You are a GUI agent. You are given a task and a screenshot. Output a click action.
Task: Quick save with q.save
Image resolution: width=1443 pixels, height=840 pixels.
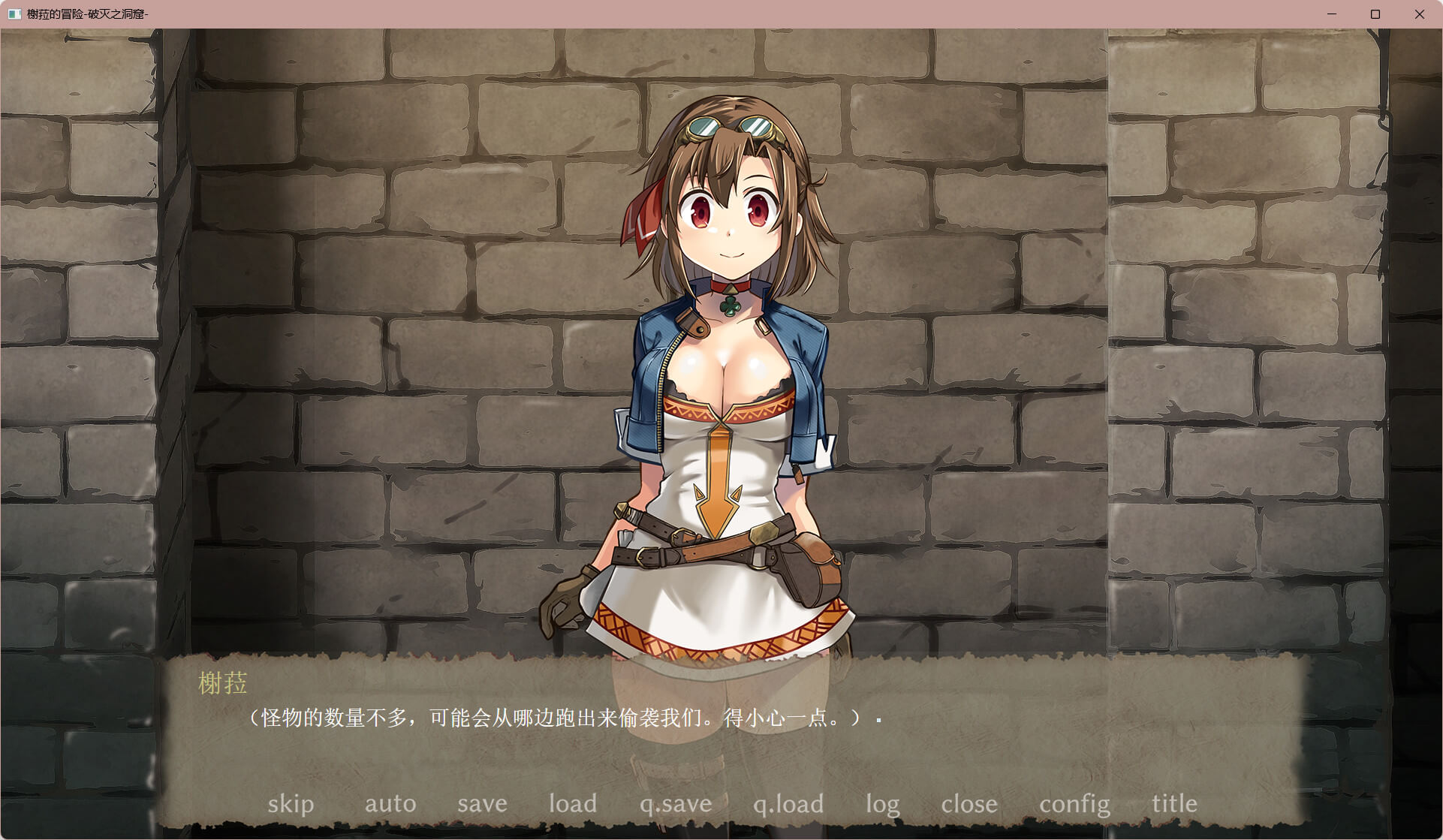coord(676,804)
